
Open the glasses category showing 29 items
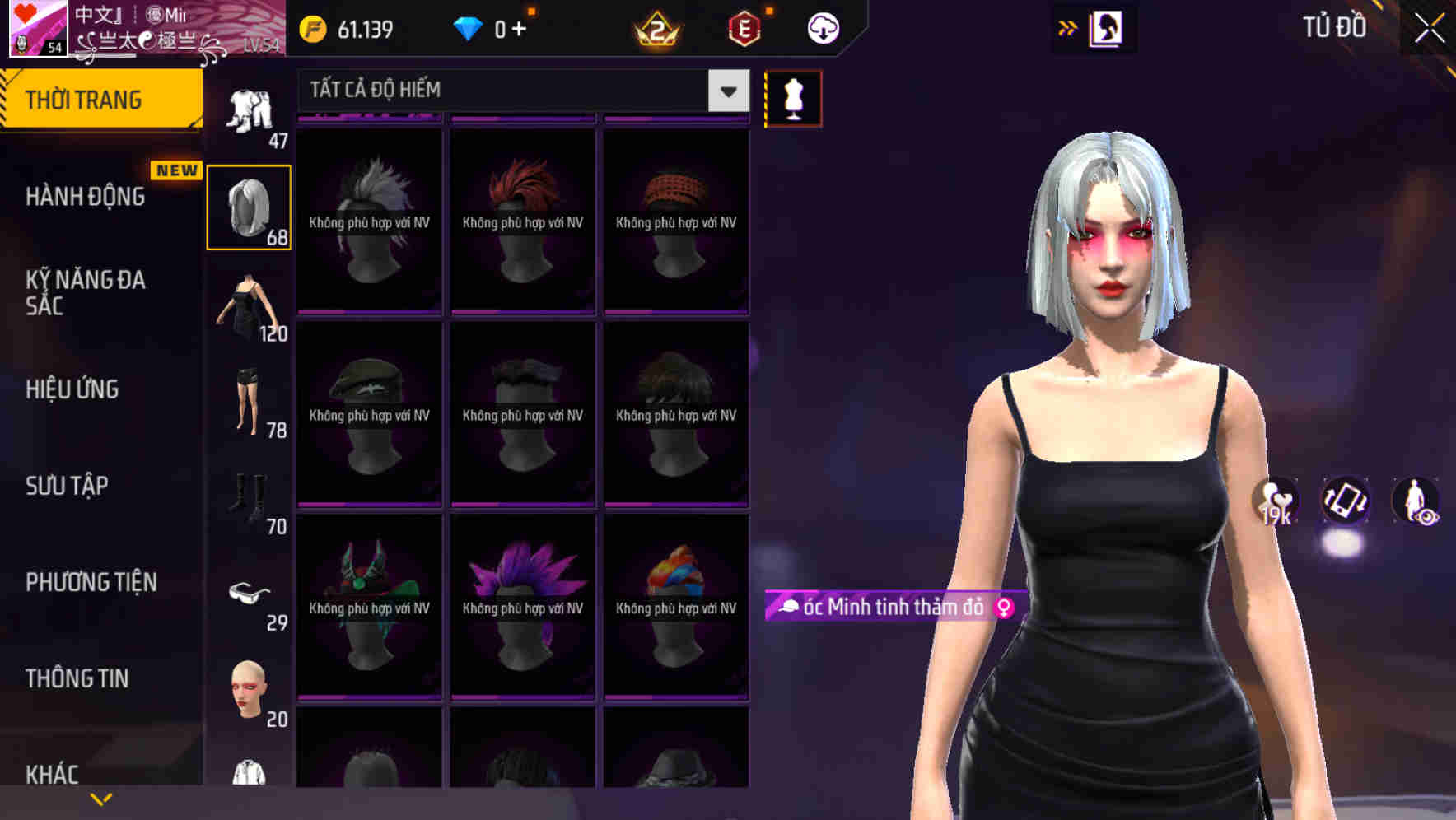click(250, 594)
